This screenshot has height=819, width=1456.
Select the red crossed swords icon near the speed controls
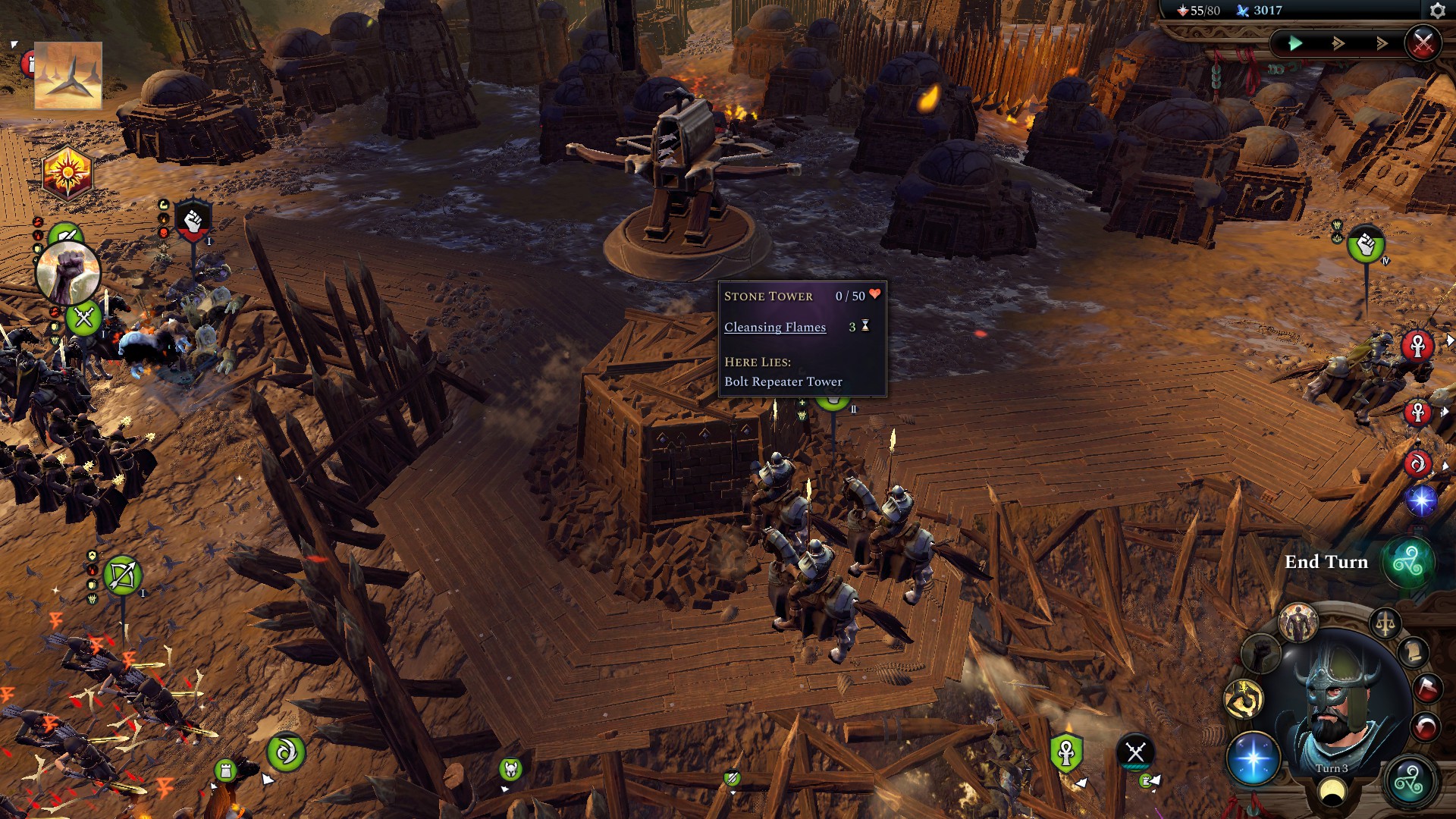click(1424, 42)
